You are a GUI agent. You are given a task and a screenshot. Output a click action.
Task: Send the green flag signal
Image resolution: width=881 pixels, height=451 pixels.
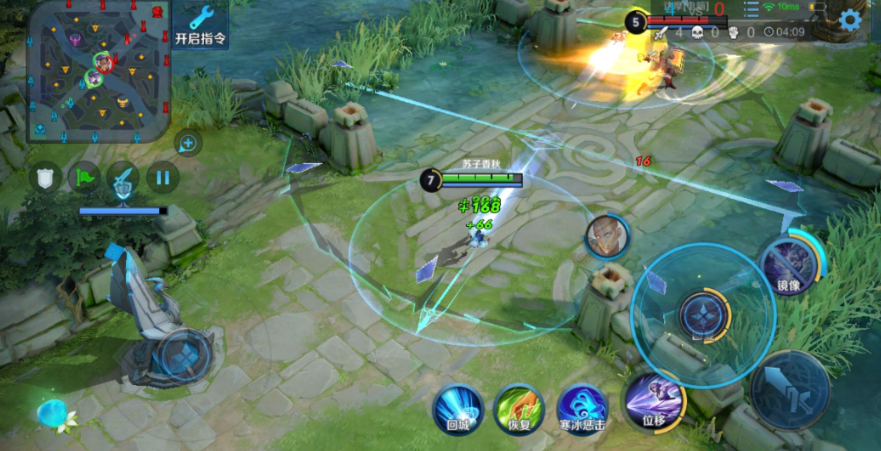click(83, 179)
